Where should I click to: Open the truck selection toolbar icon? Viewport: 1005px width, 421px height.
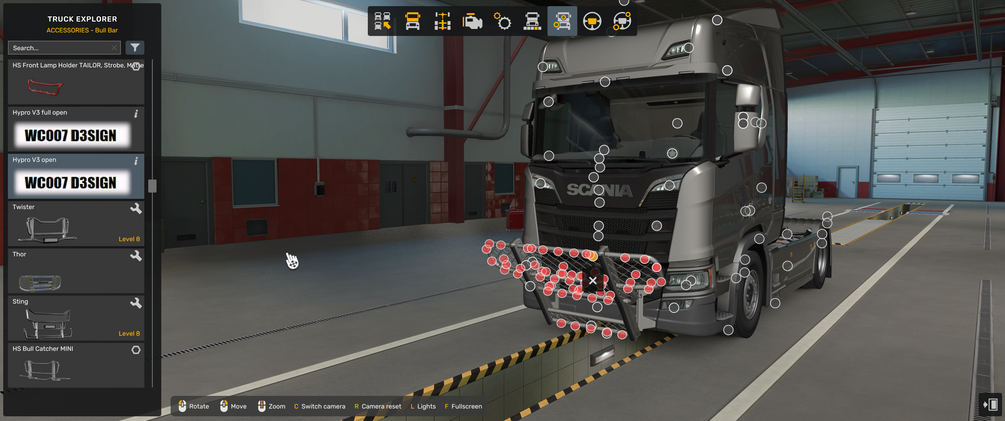[x=382, y=21]
